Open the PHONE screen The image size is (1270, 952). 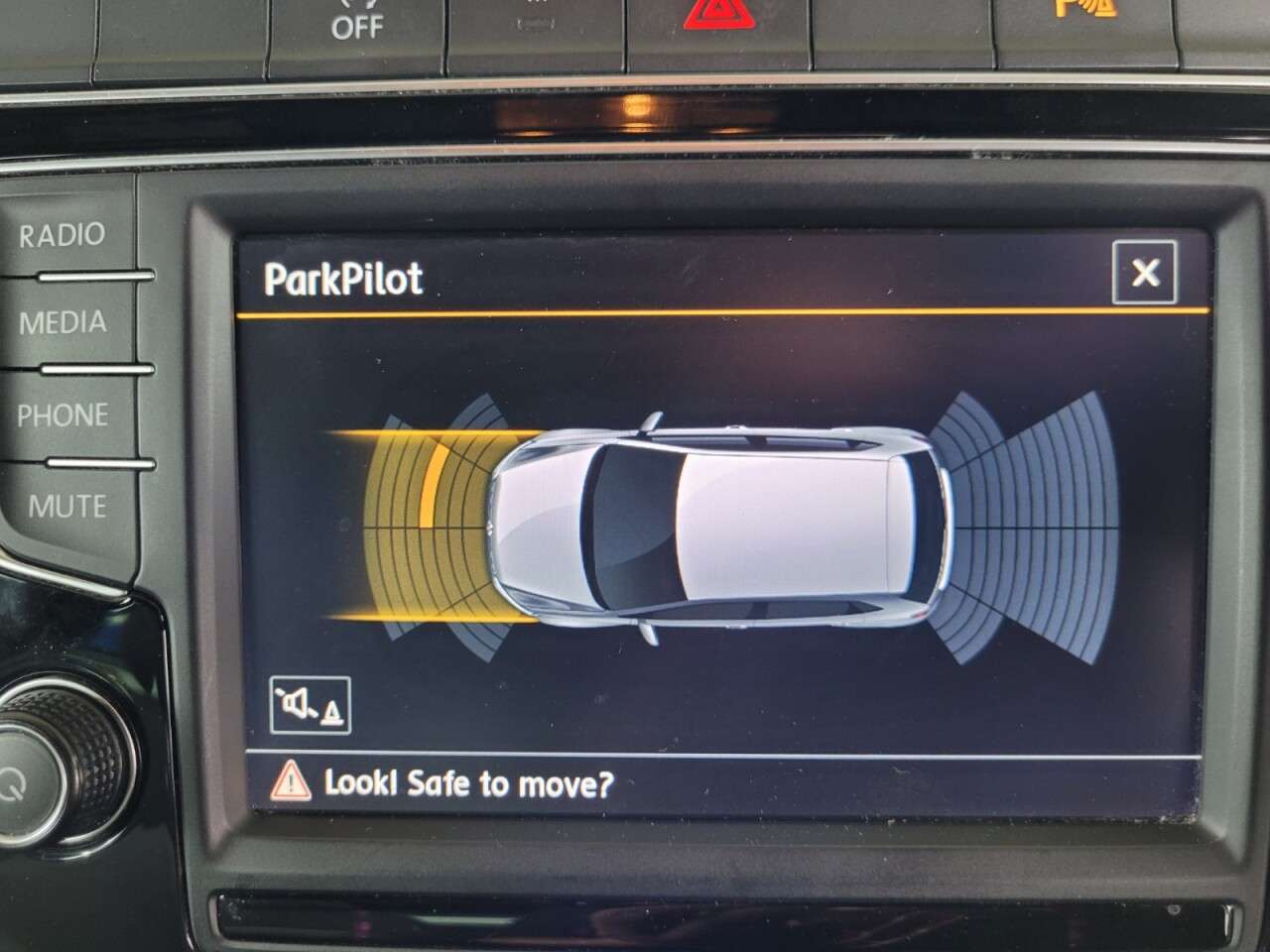tap(62, 415)
